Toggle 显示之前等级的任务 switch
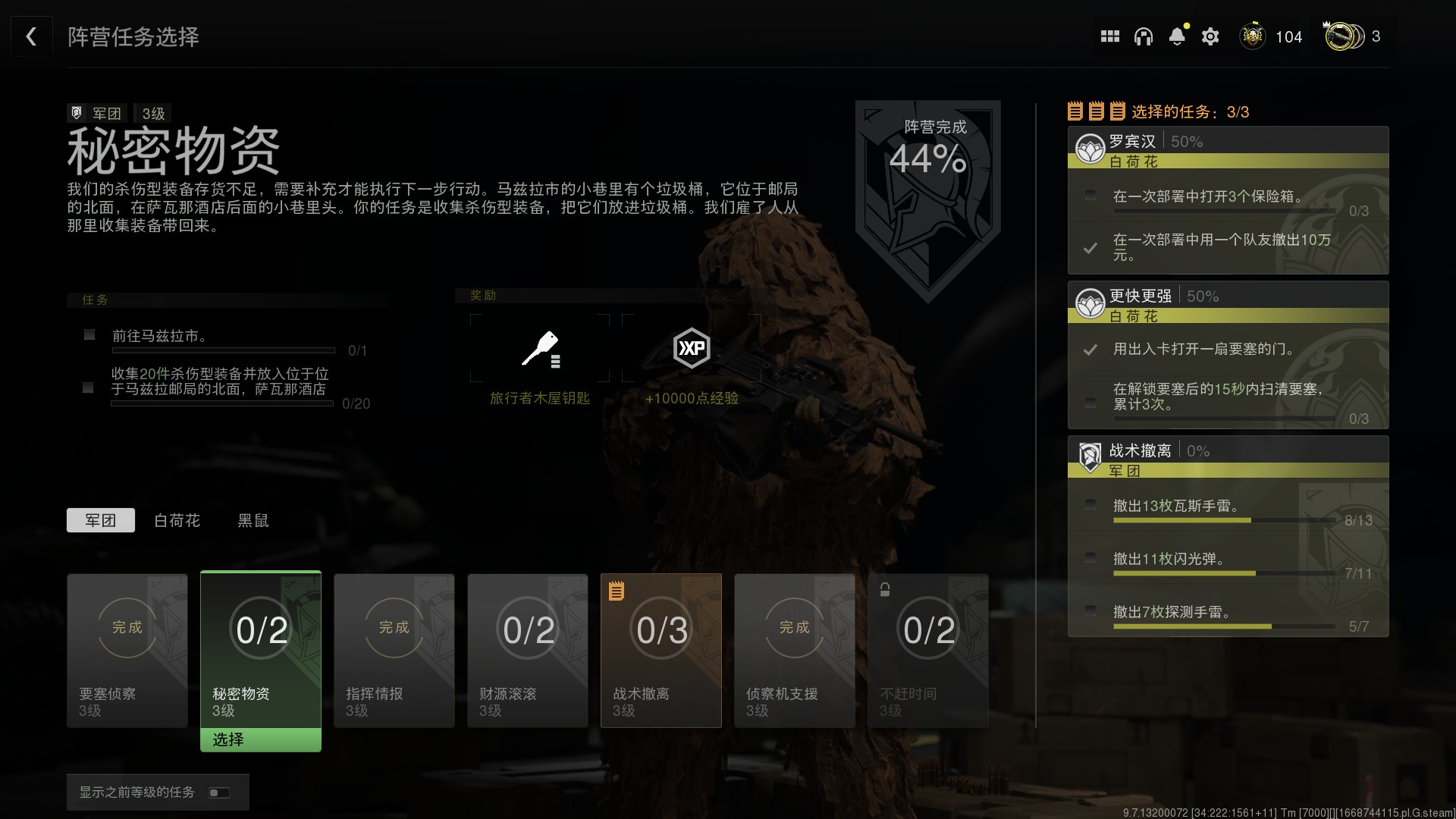 pos(218,792)
